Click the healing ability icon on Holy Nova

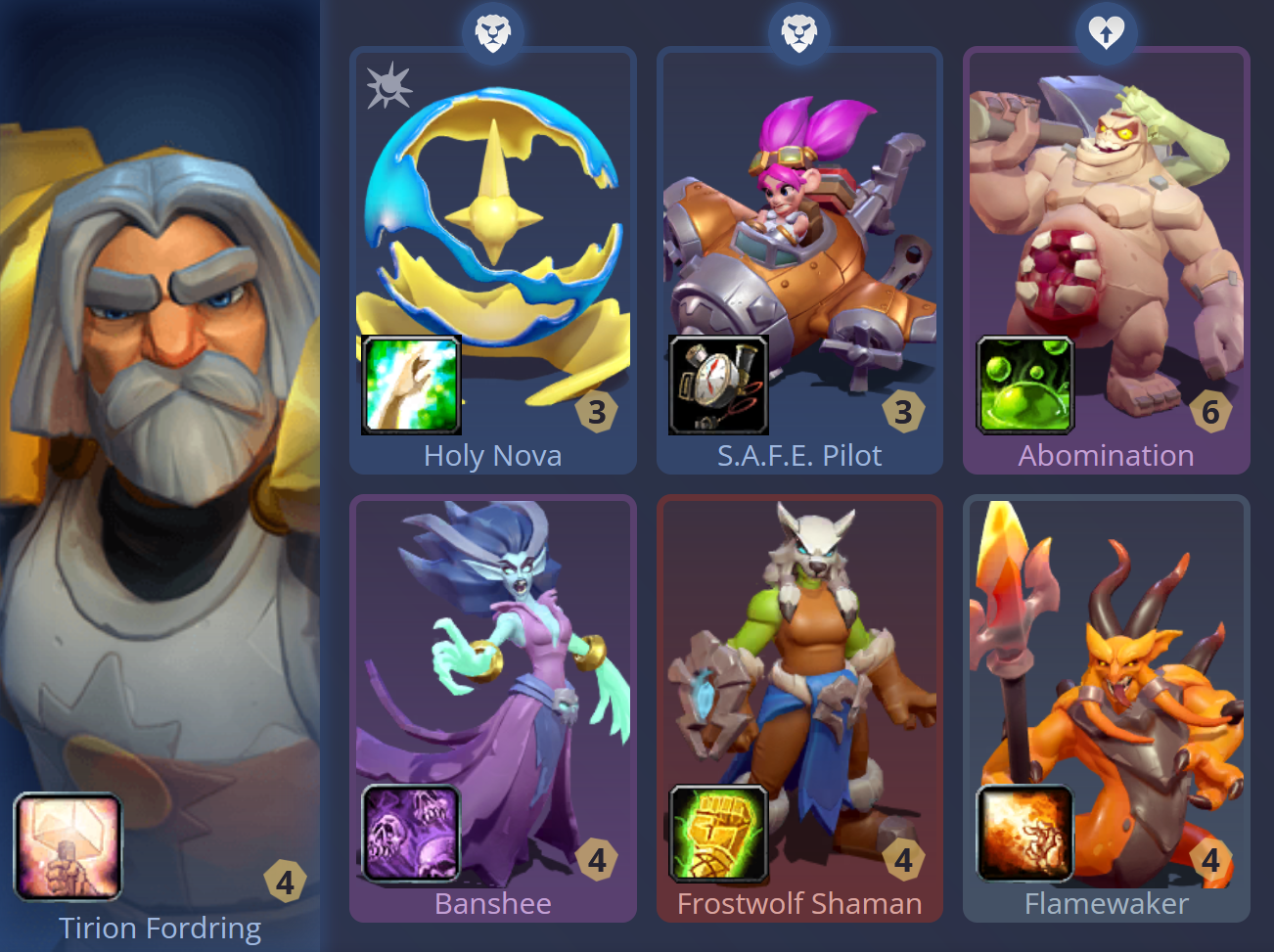[x=411, y=385]
